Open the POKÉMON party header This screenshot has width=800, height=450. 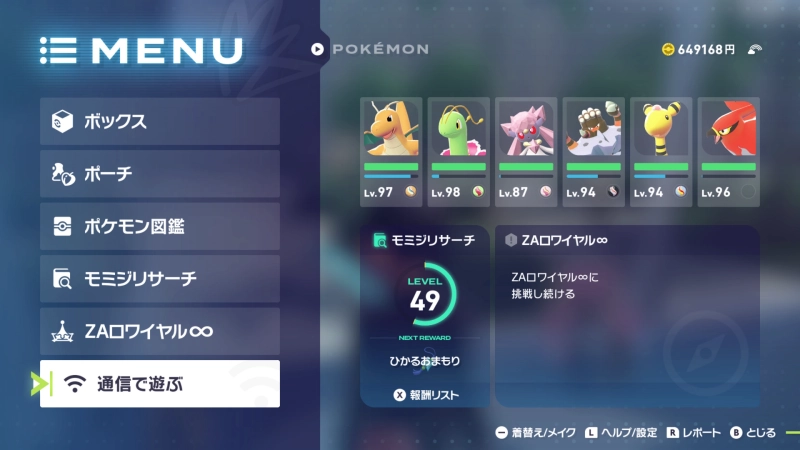pos(370,48)
